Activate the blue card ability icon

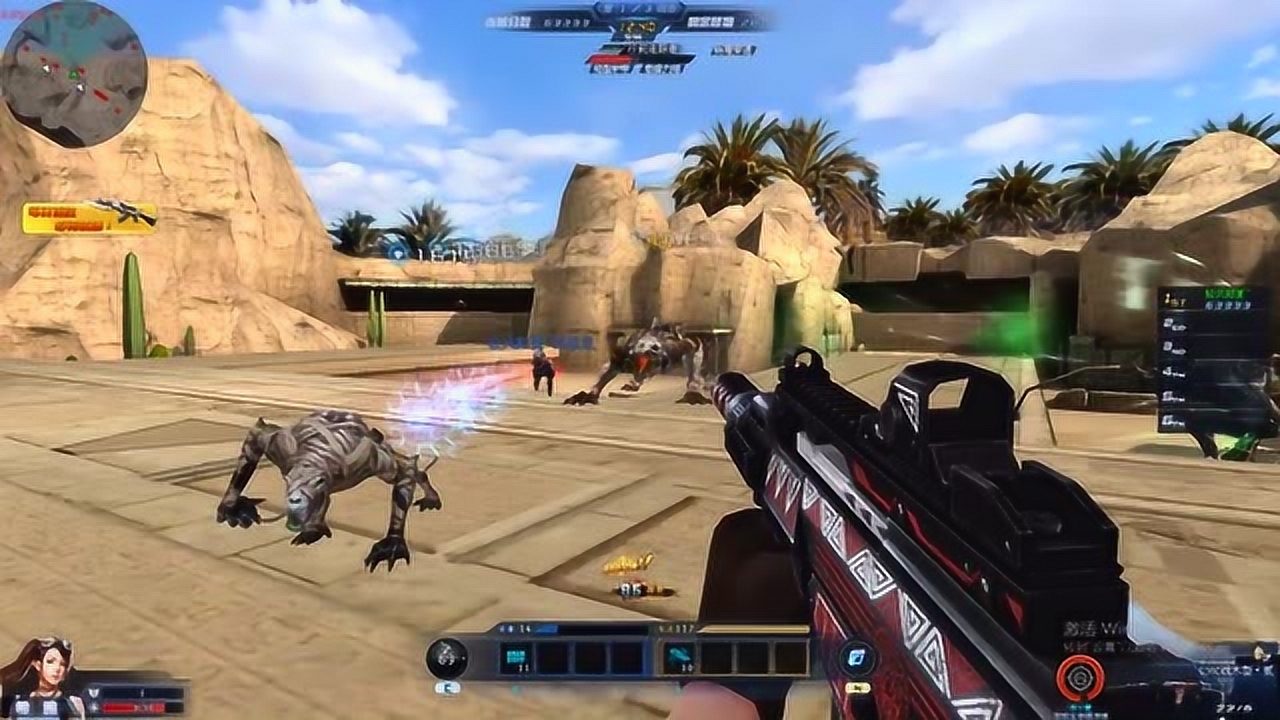[x=858, y=658]
